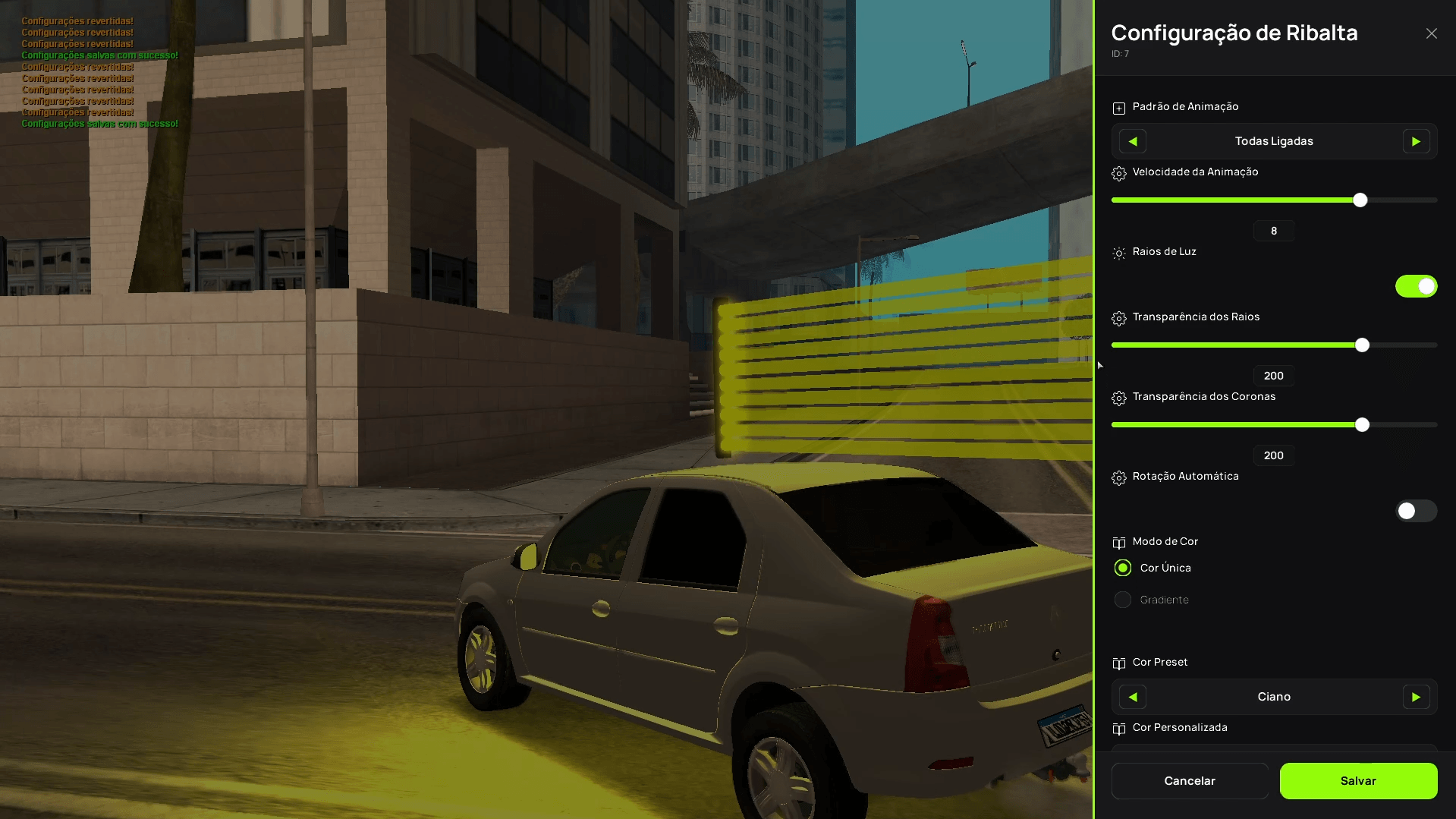Click the 200 value under Transparência dos Raios
The height and width of the screenshot is (819, 1456).
click(1273, 375)
